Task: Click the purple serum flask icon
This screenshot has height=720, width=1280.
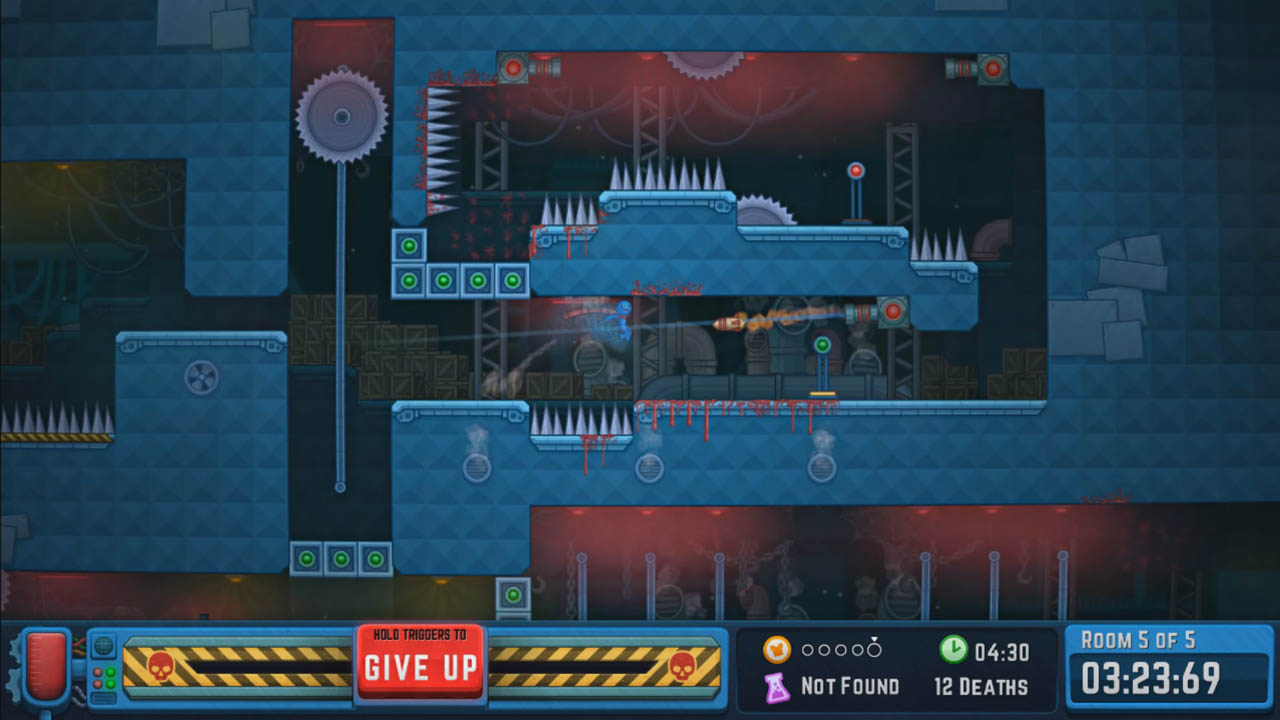Action: pyautogui.click(x=776, y=688)
